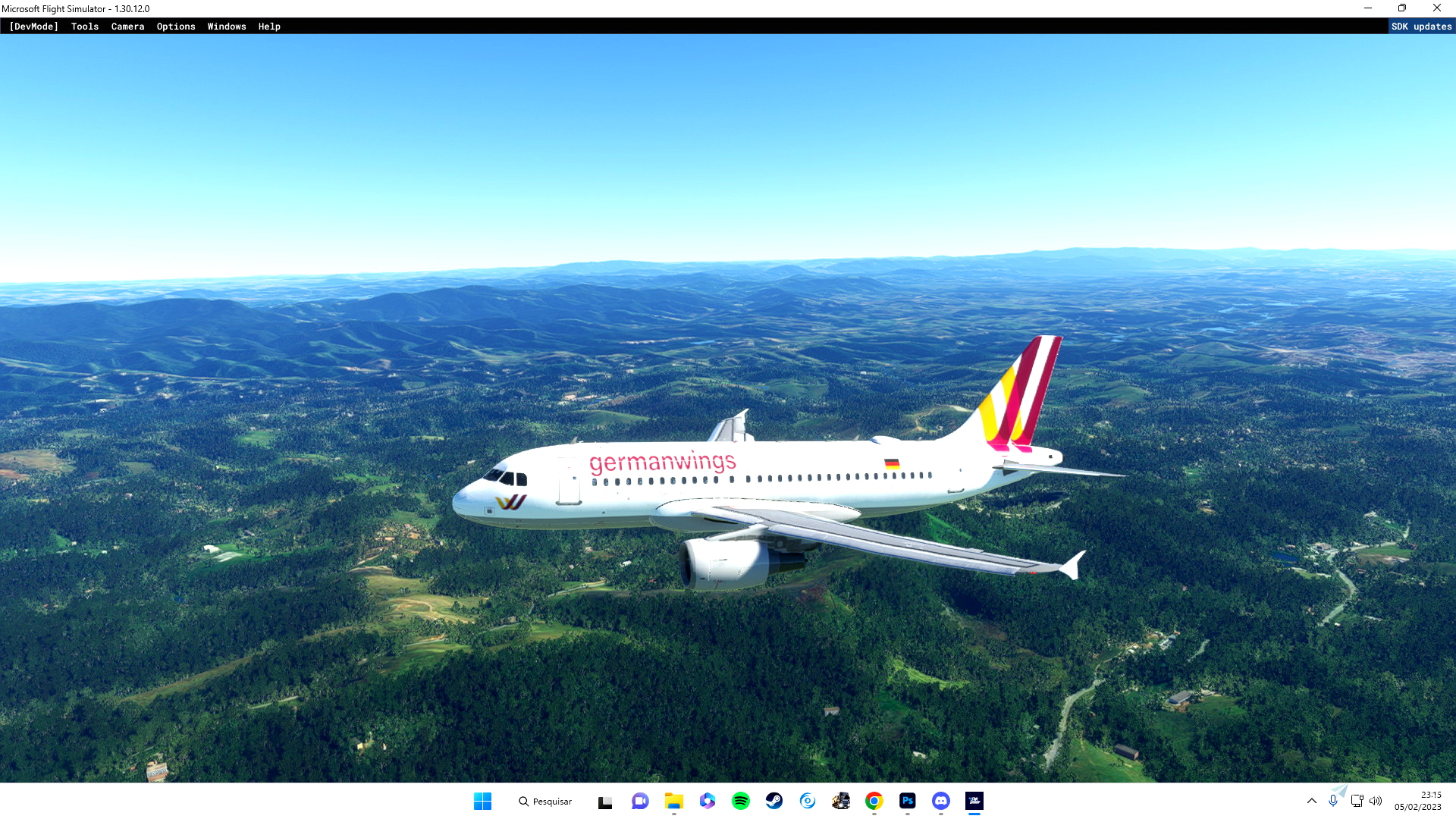Open Adobe Photoshop from the taskbar

(907, 801)
